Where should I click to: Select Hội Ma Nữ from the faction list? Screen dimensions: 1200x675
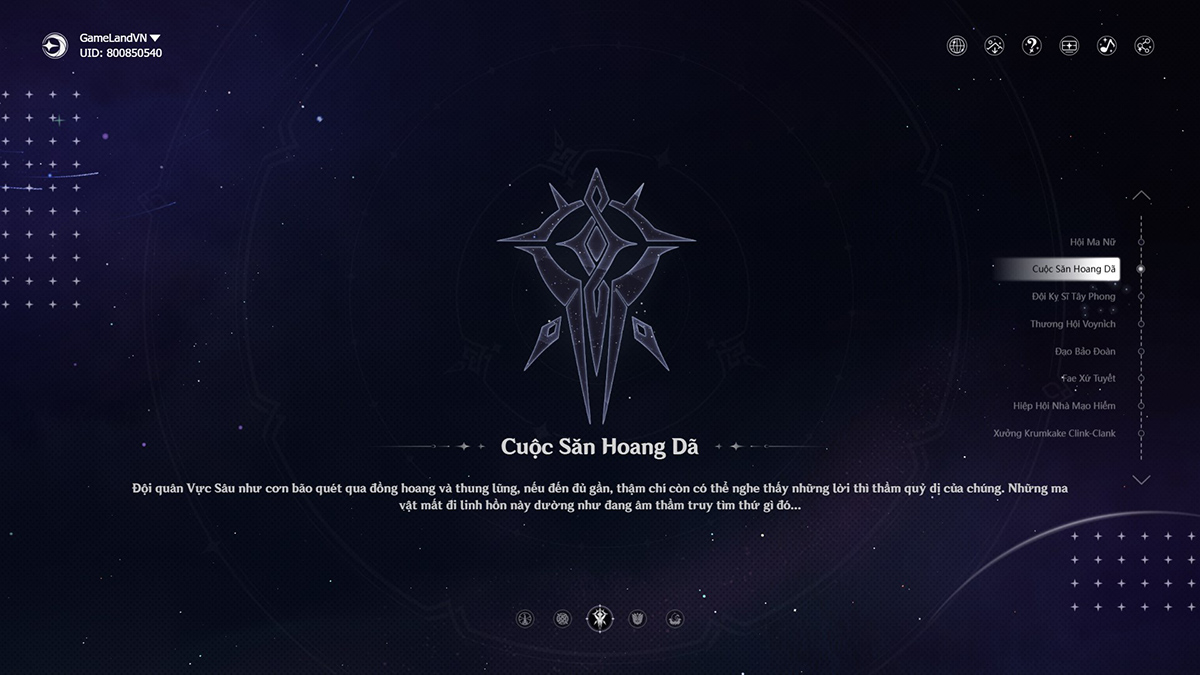tap(1092, 242)
